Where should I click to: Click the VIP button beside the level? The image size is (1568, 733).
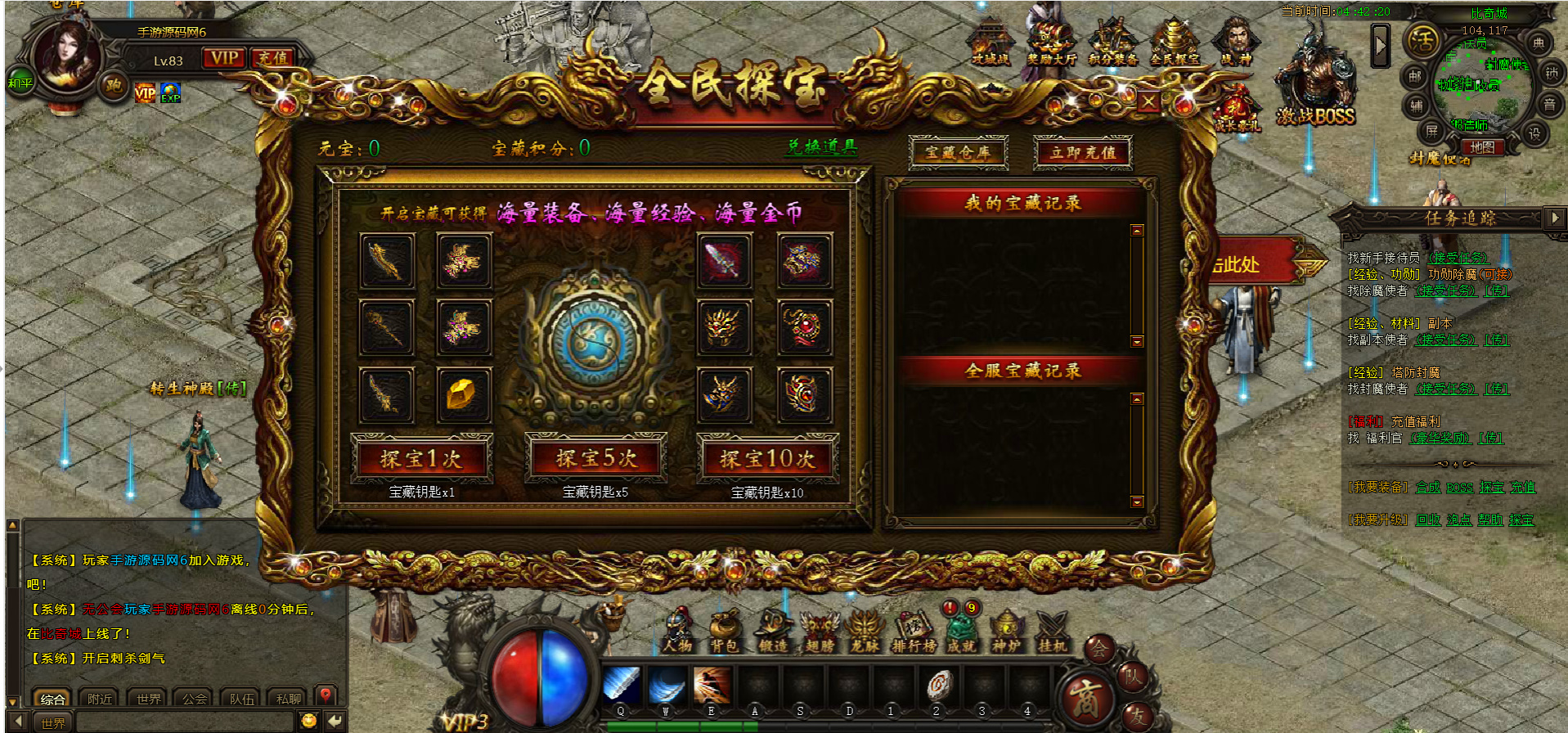223,58
